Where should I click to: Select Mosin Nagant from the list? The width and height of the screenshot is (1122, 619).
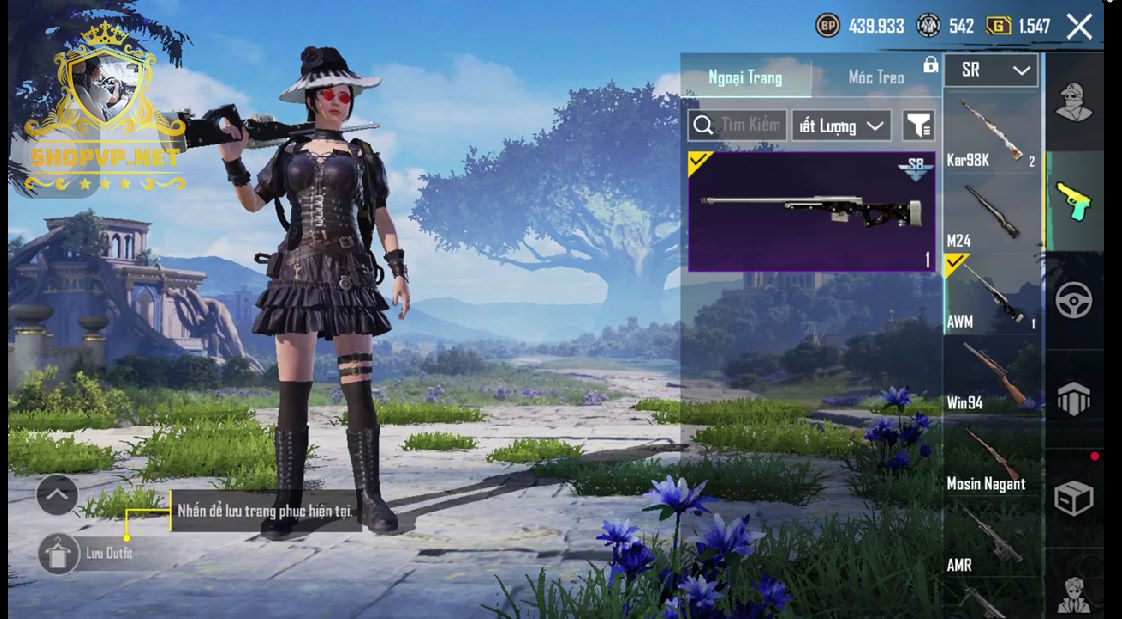pos(992,457)
